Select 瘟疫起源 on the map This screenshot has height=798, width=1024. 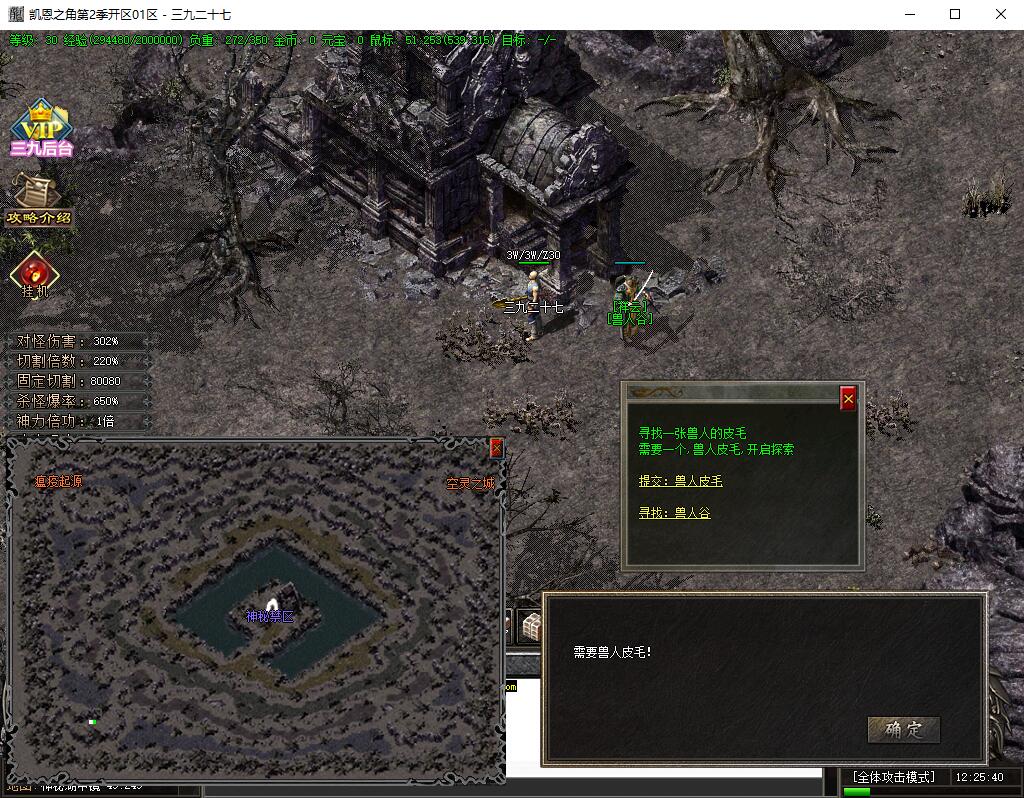point(59,481)
